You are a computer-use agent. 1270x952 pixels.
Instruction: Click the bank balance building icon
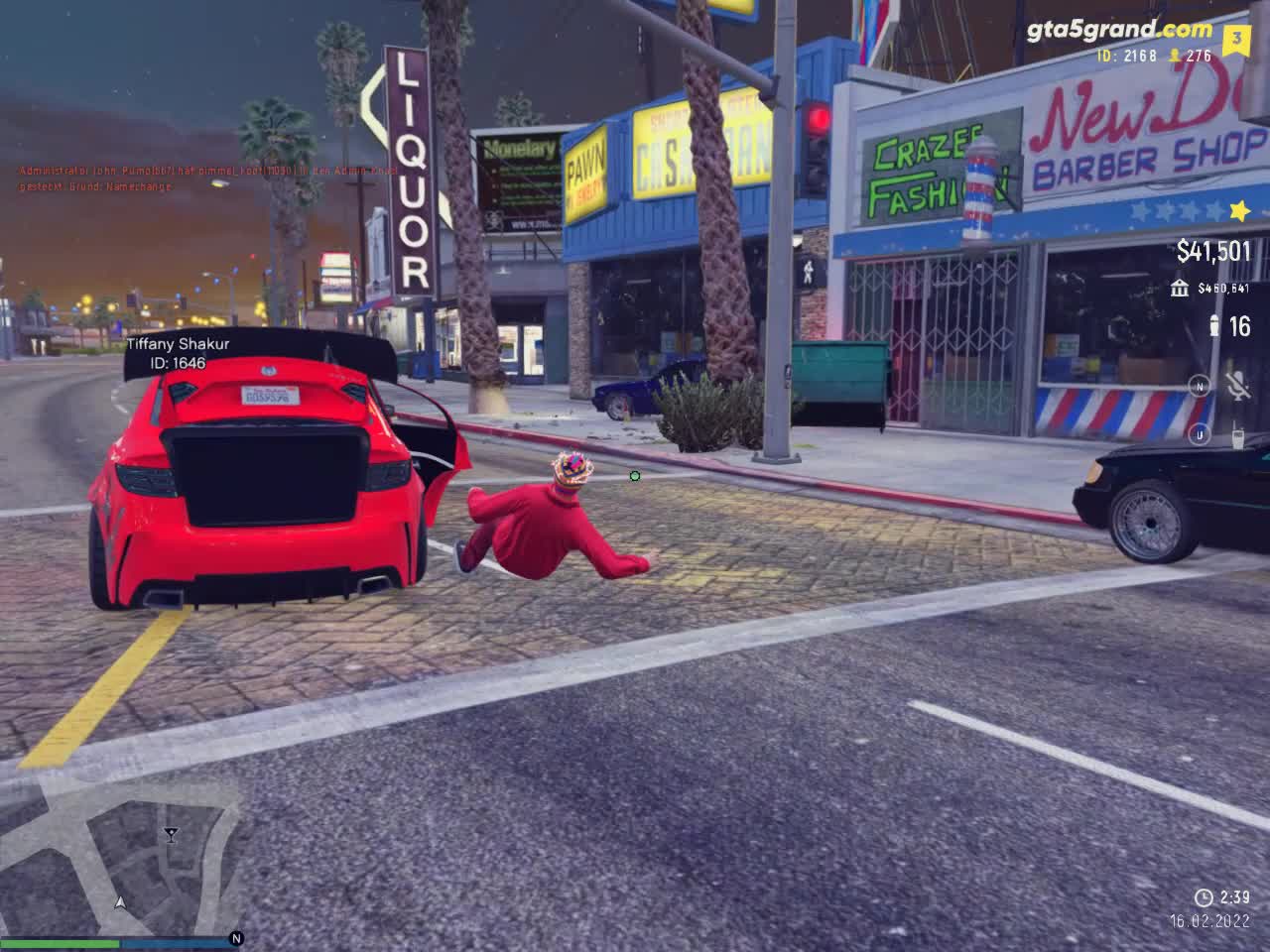(1180, 289)
